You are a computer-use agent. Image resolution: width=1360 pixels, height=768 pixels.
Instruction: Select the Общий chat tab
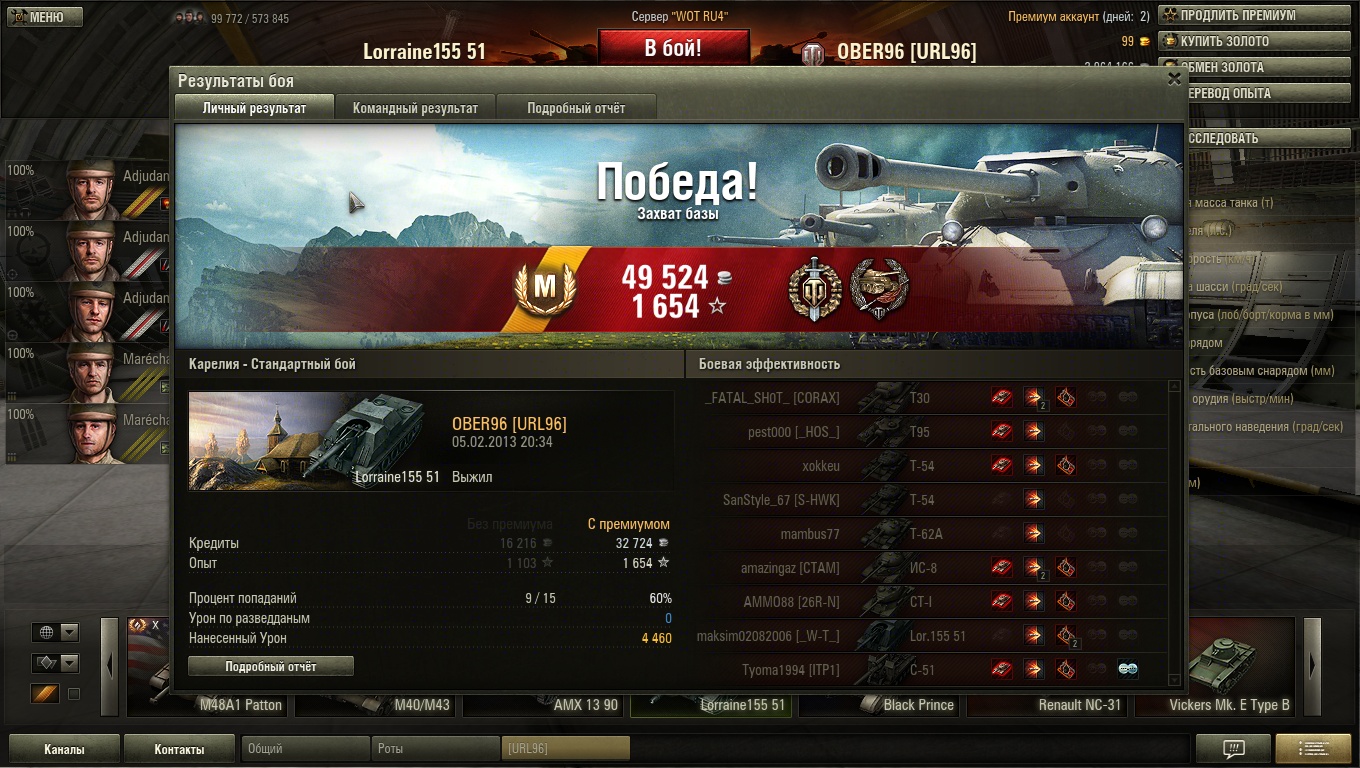[x=305, y=748]
